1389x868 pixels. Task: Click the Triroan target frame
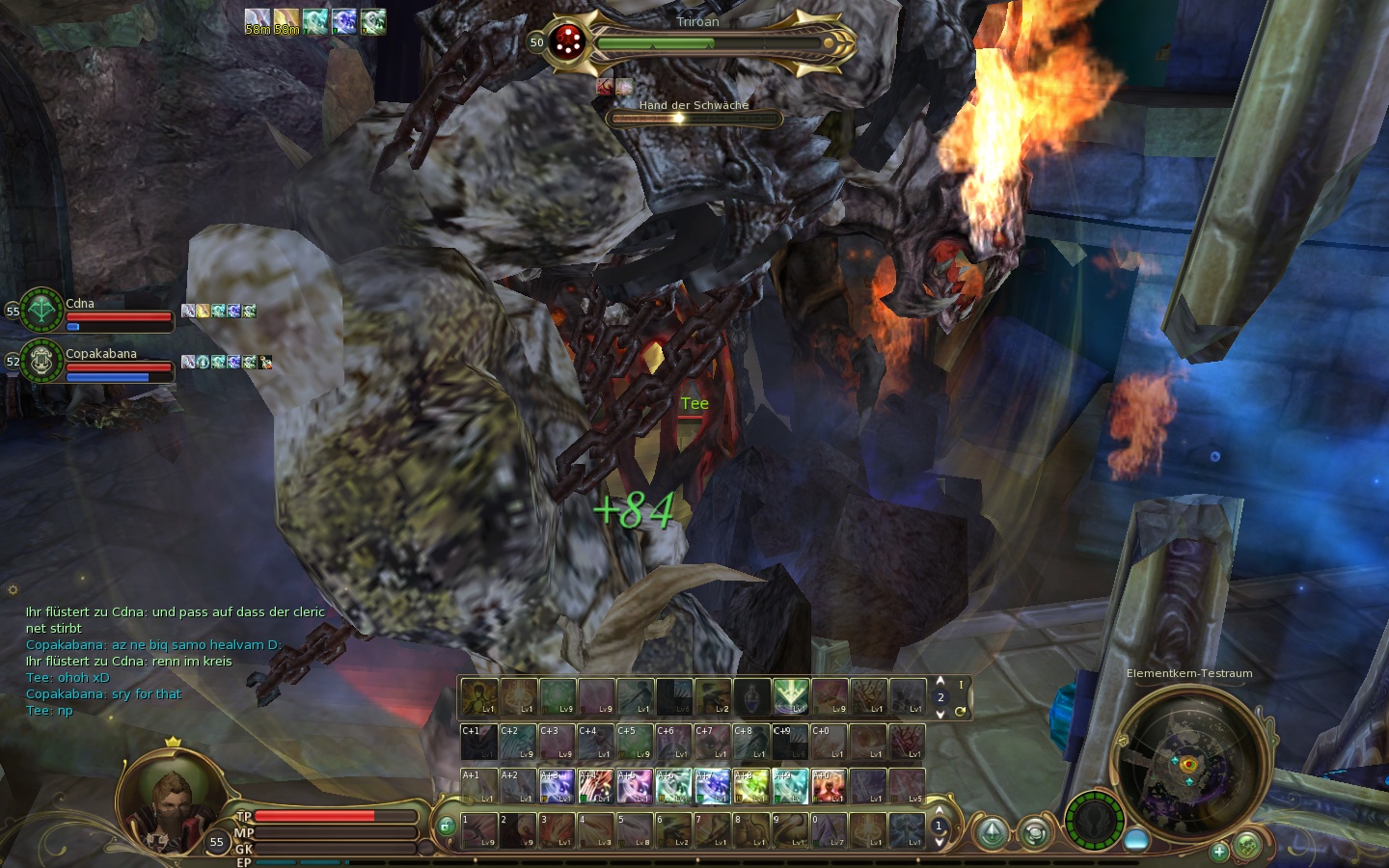coord(697,42)
